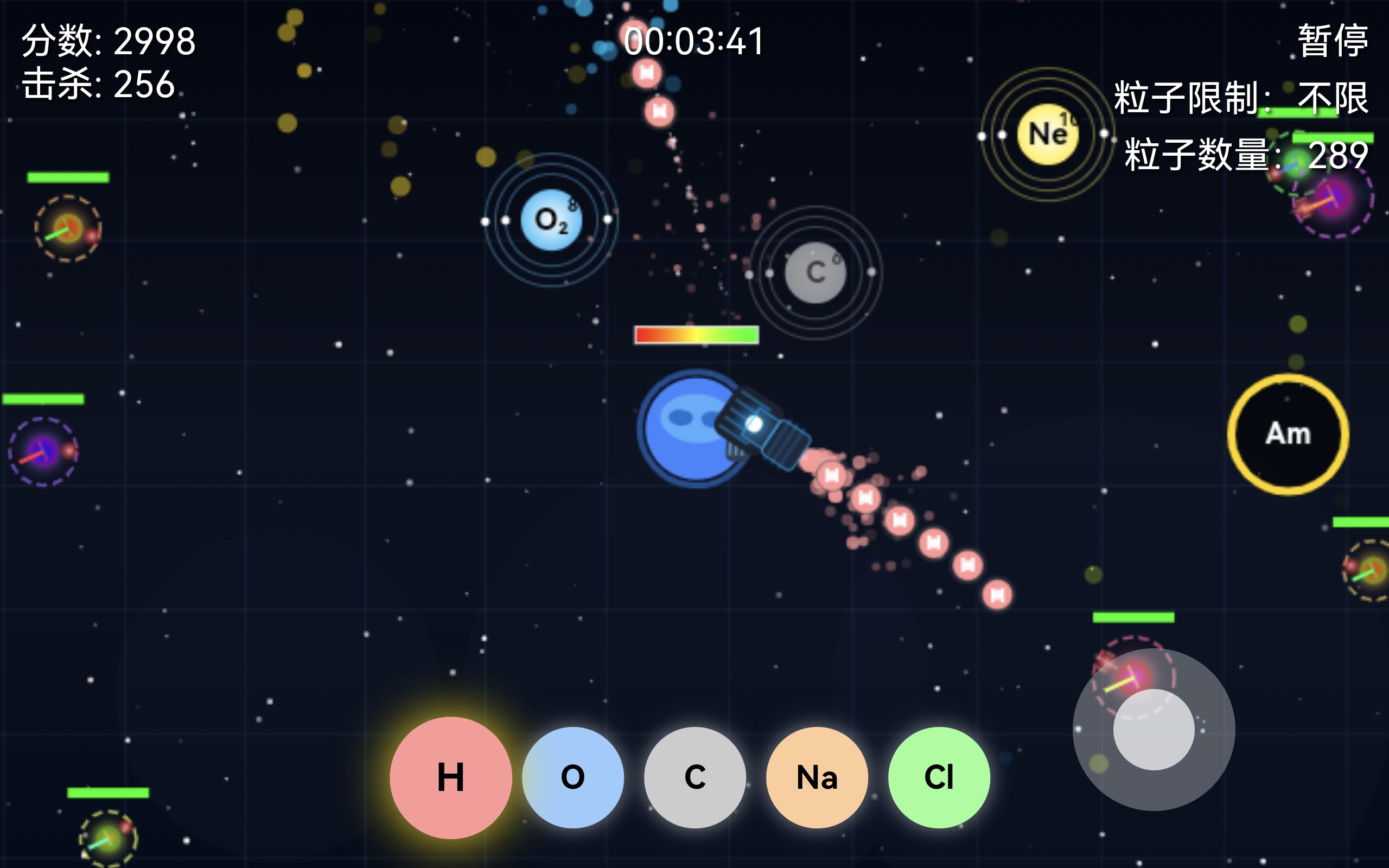Activate the Am ability button
This screenshot has height=868, width=1389.
1288,434
